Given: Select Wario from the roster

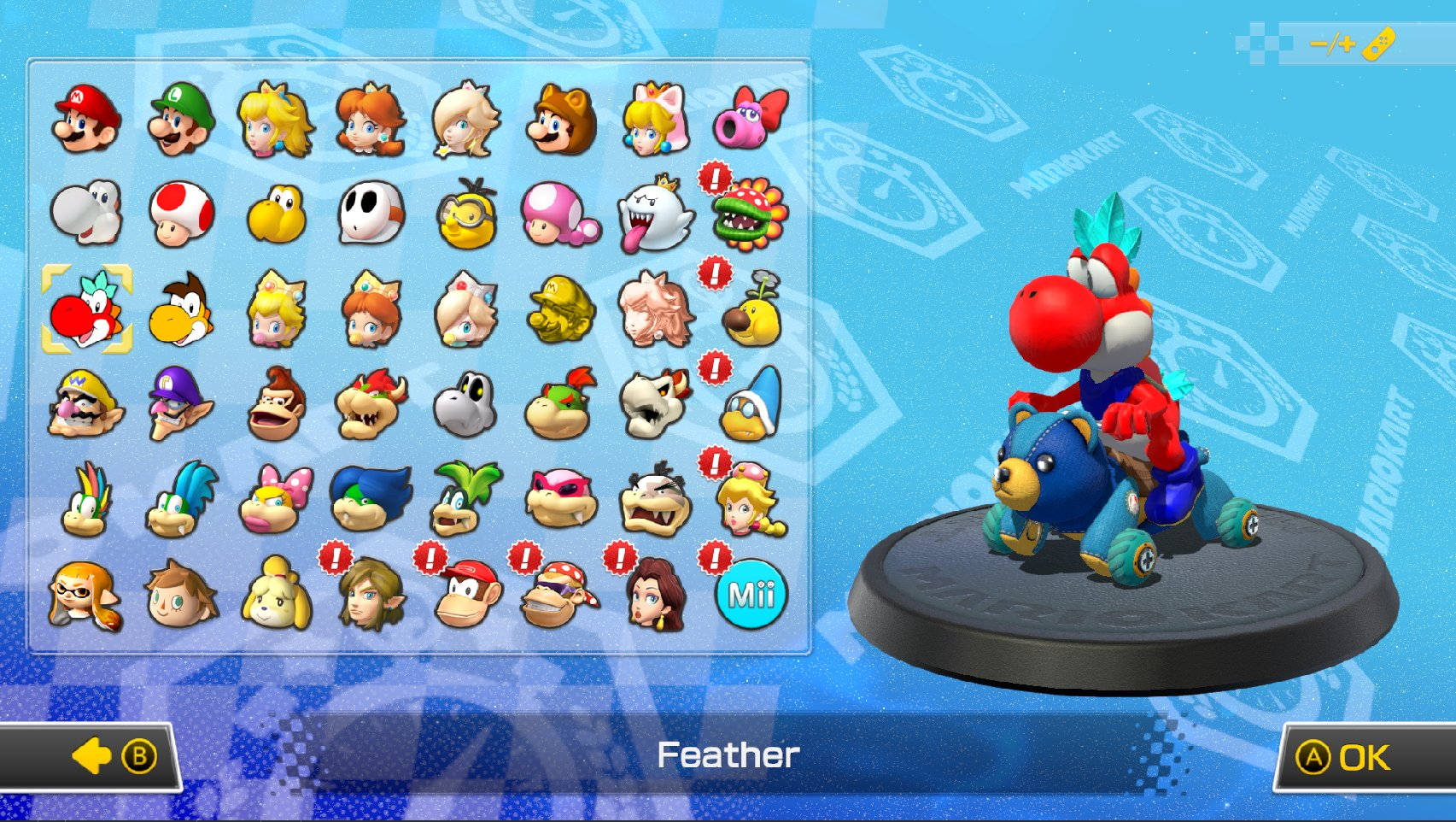Looking at the screenshot, I should (x=86, y=404).
